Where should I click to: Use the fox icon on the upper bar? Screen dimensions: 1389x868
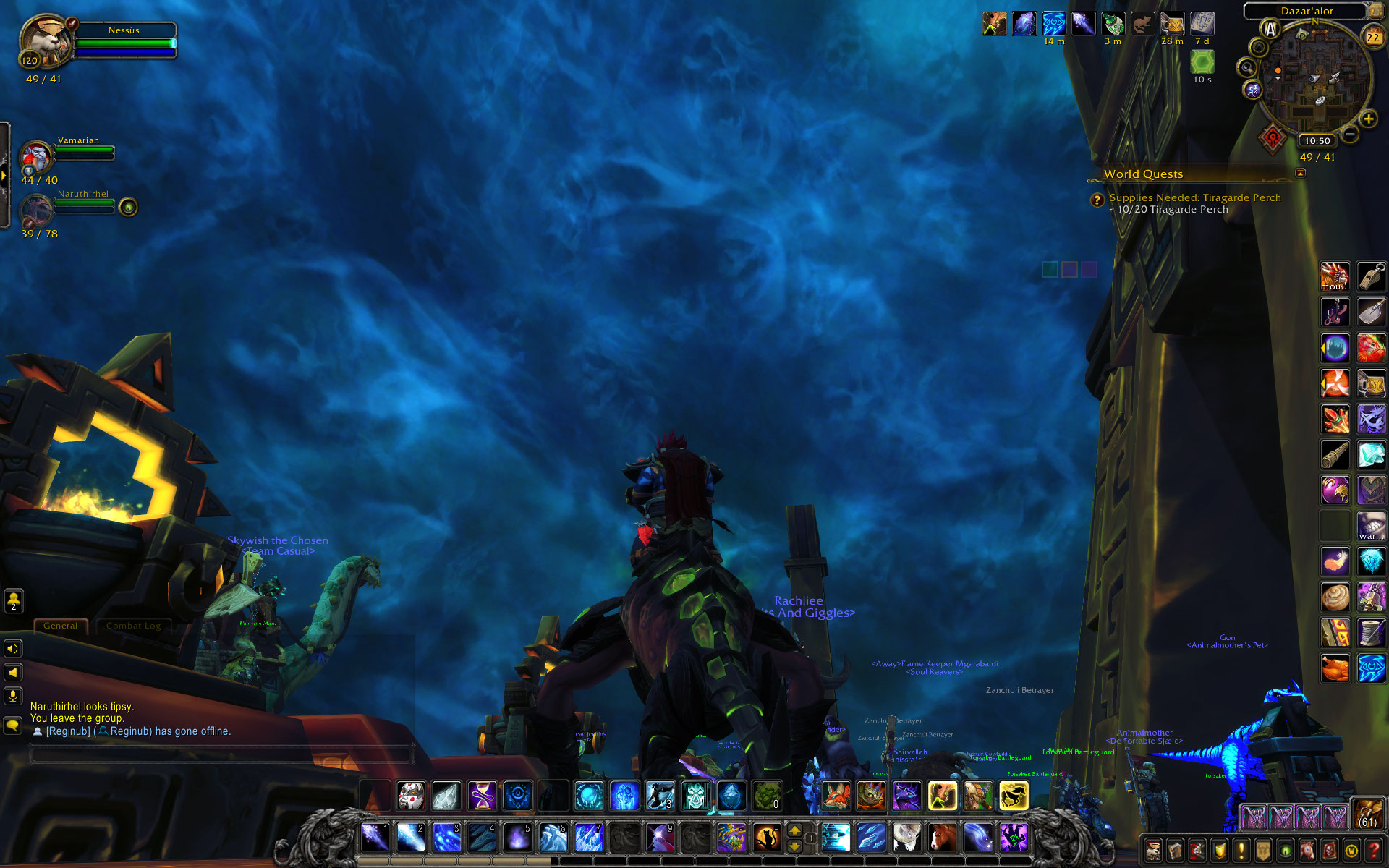pyautogui.click(x=836, y=796)
